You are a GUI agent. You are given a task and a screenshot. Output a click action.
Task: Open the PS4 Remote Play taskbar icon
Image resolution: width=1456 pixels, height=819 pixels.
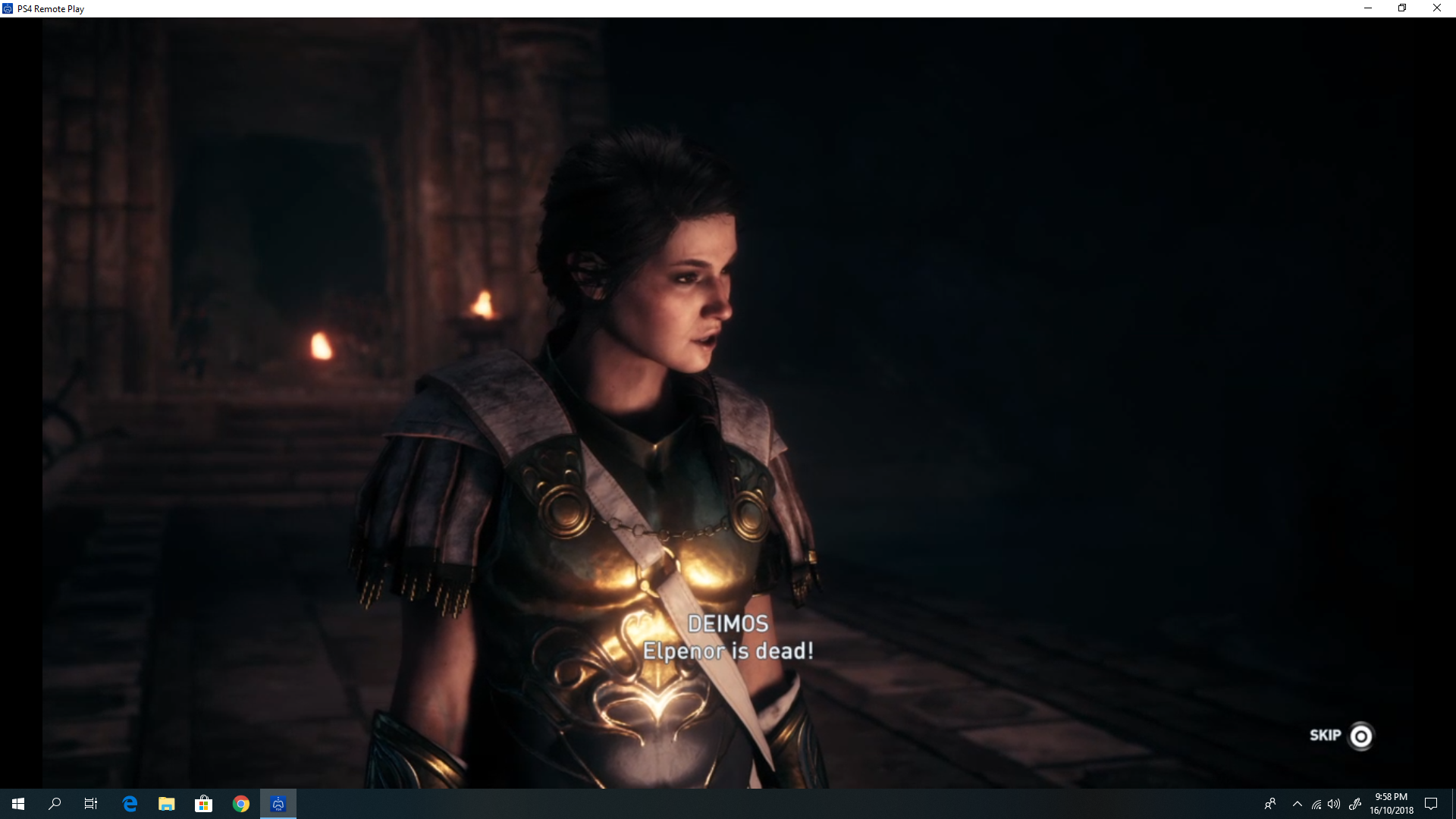pos(278,803)
